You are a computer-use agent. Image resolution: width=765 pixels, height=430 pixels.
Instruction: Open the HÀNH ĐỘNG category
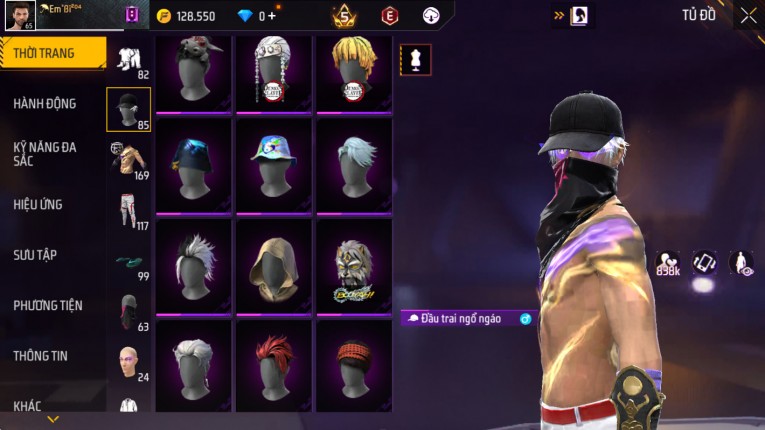pyautogui.click(x=45, y=103)
